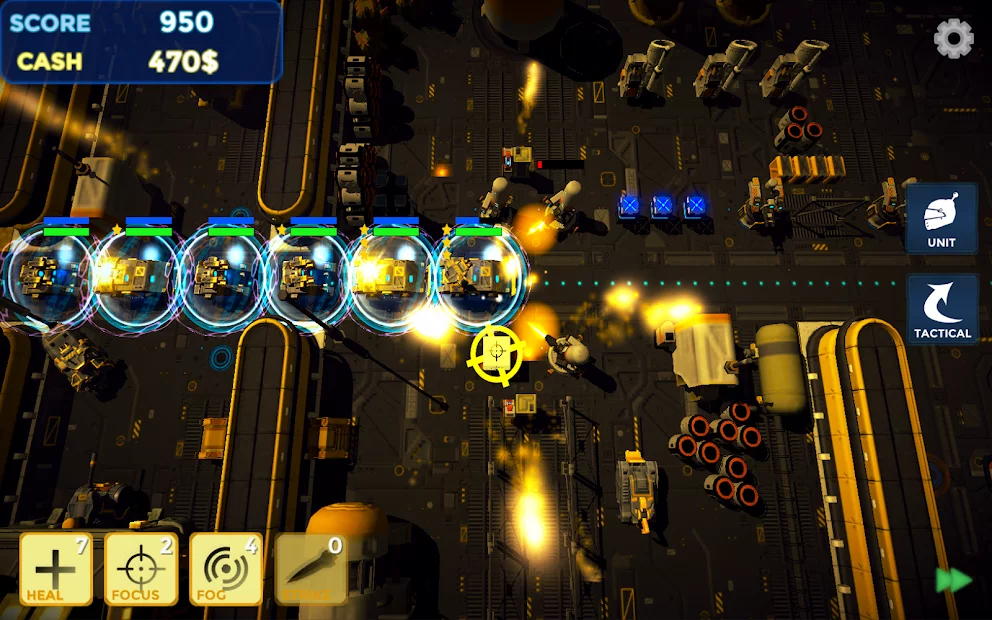Open the Tactical panel
Image resolution: width=992 pixels, height=620 pixels.
942,310
